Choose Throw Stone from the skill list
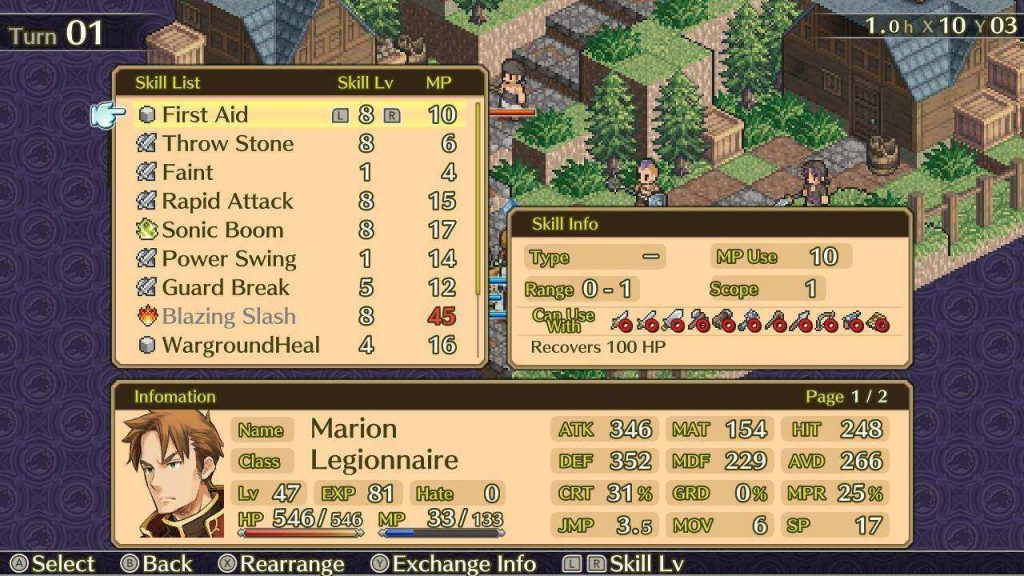 coord(227,144)
